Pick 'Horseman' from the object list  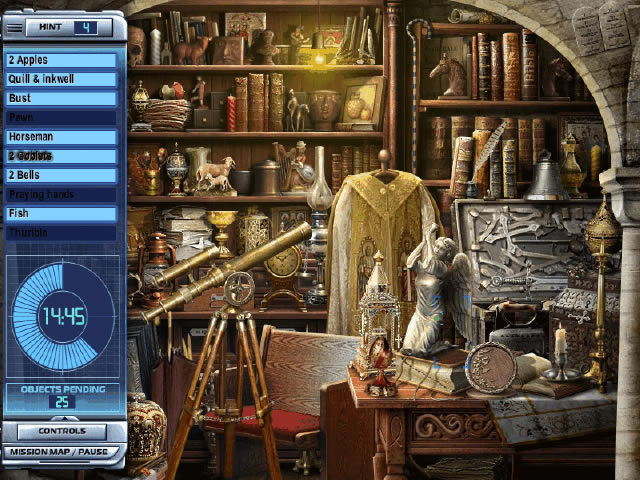[x=62, y=136]
